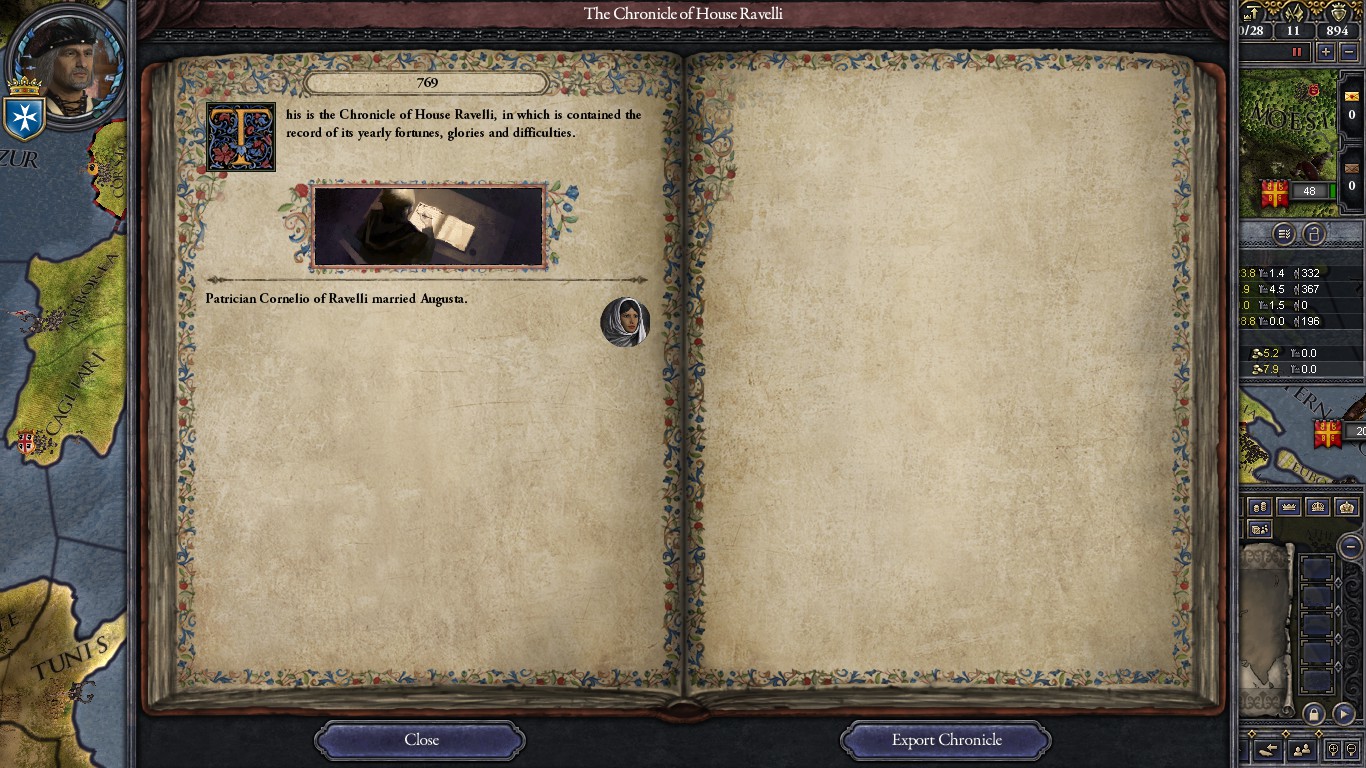Image resolution: width=1366 pixels, height=768 pixels.
Task: Toggle the message padlock beside the scroll icon
Action: coord(1312,233)
